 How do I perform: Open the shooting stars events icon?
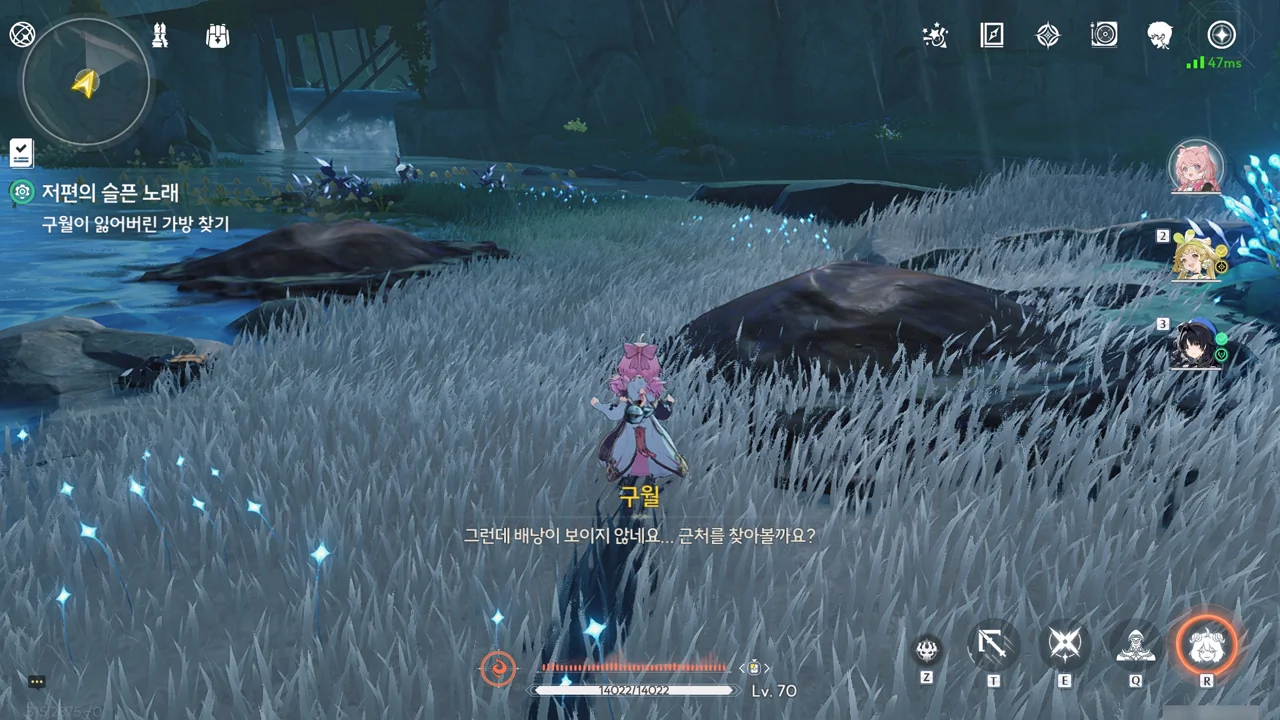point(935,36)
